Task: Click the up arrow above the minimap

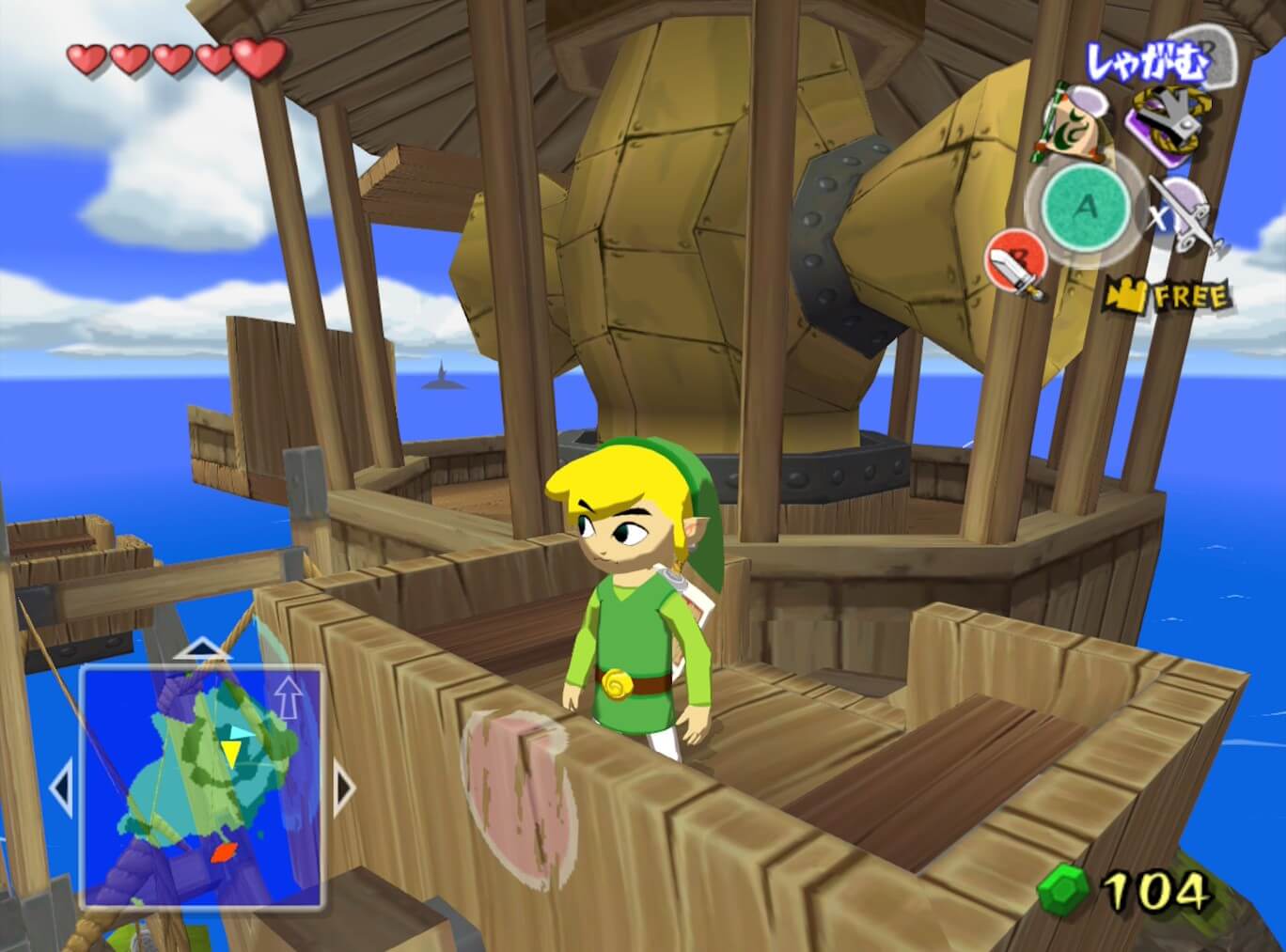Action: click(x=202, y=648)
